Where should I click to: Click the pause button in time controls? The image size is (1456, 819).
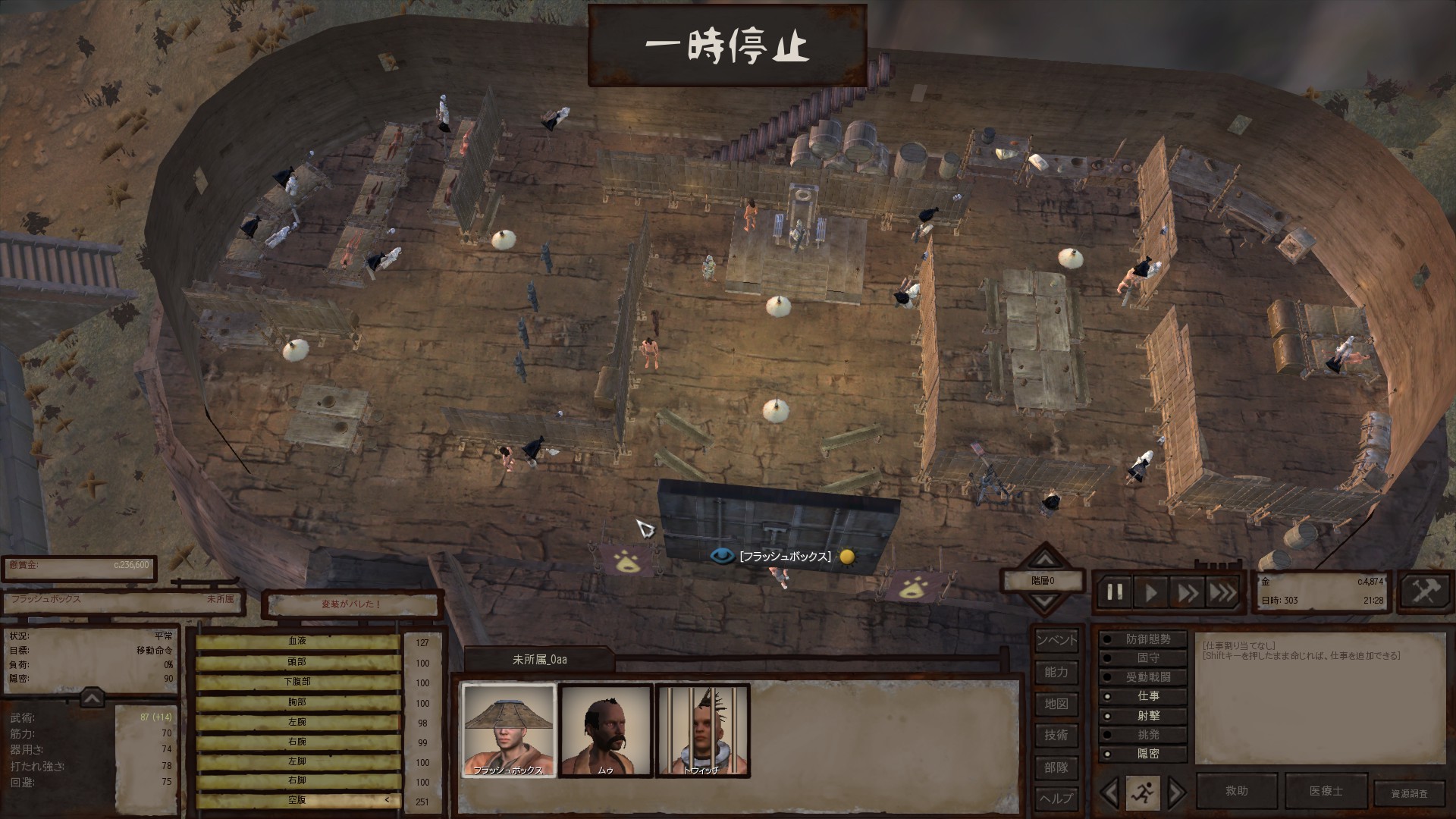pos(1115,592)
